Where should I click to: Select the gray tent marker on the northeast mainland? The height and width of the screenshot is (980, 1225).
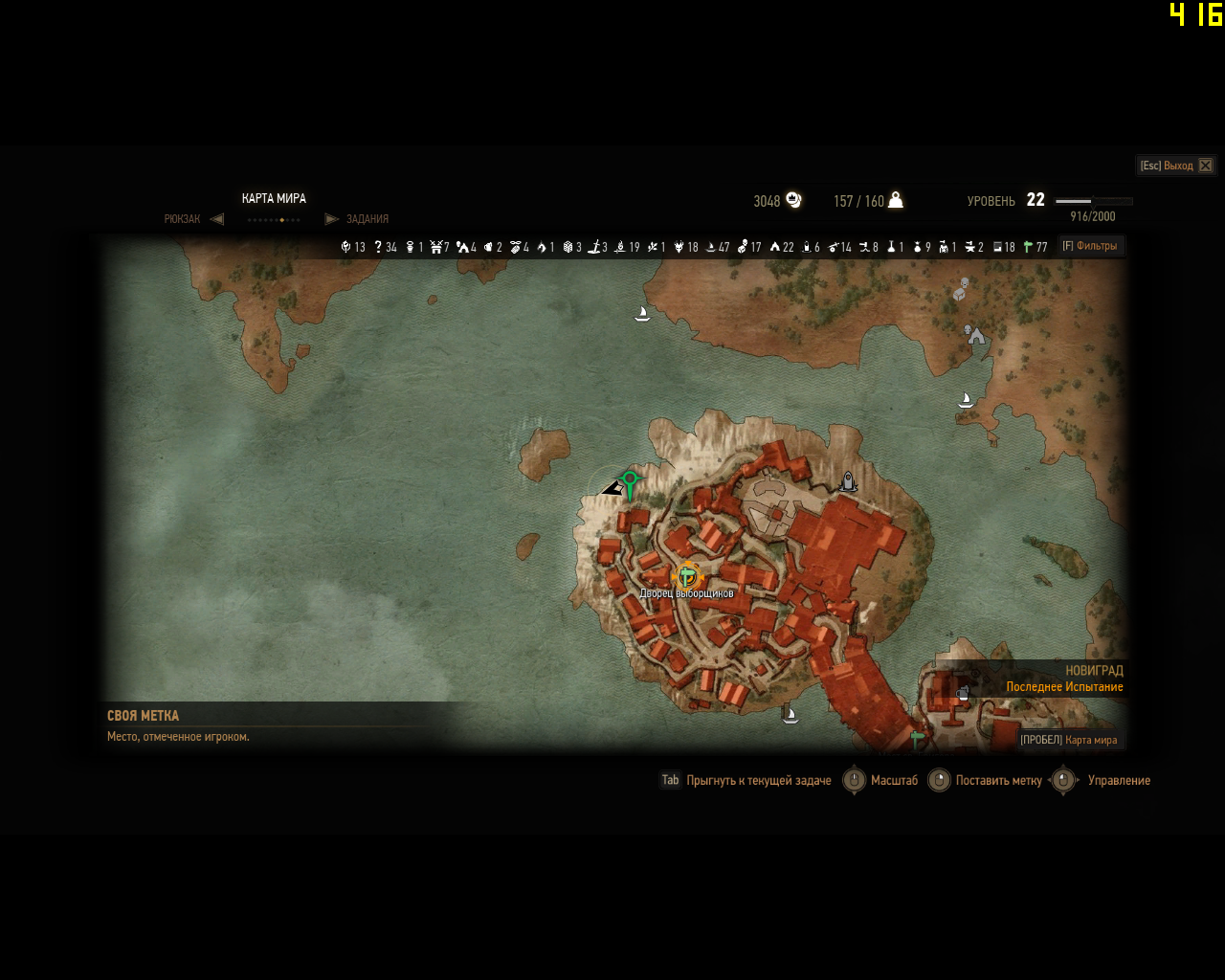click(975, 335)
